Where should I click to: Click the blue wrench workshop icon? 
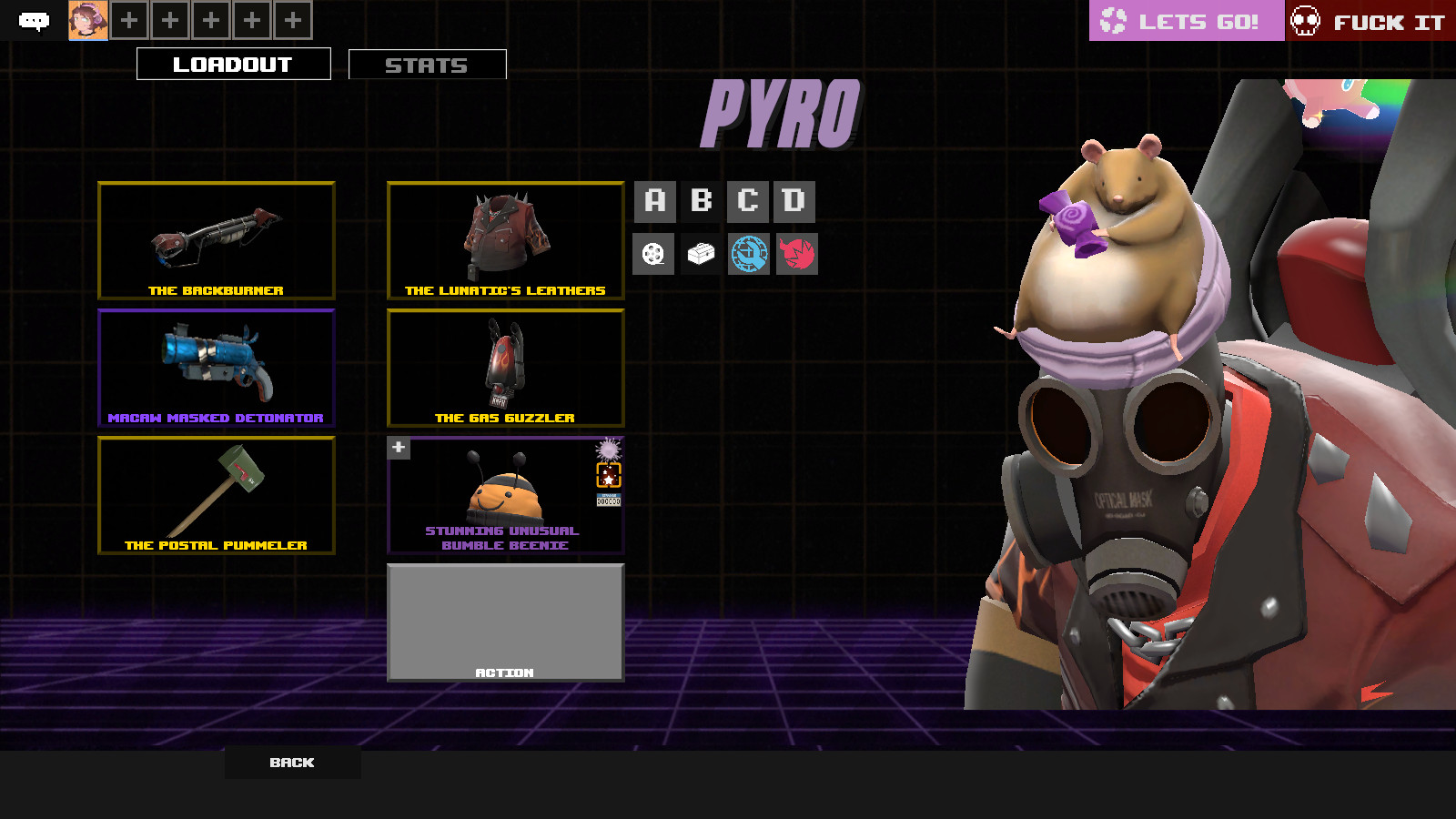(749, 254)
